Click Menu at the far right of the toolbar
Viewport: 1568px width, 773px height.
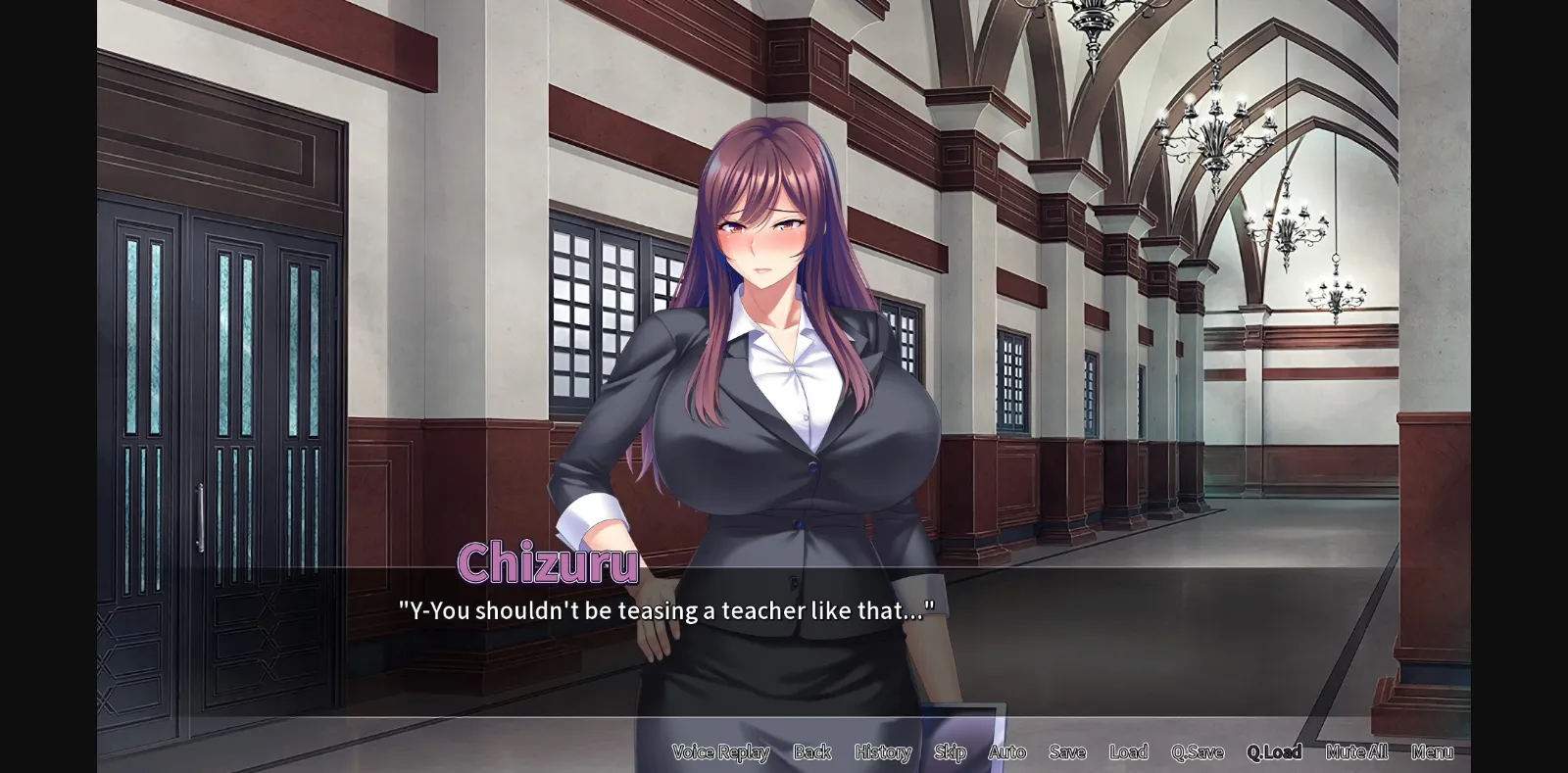tap(1434, 752)
